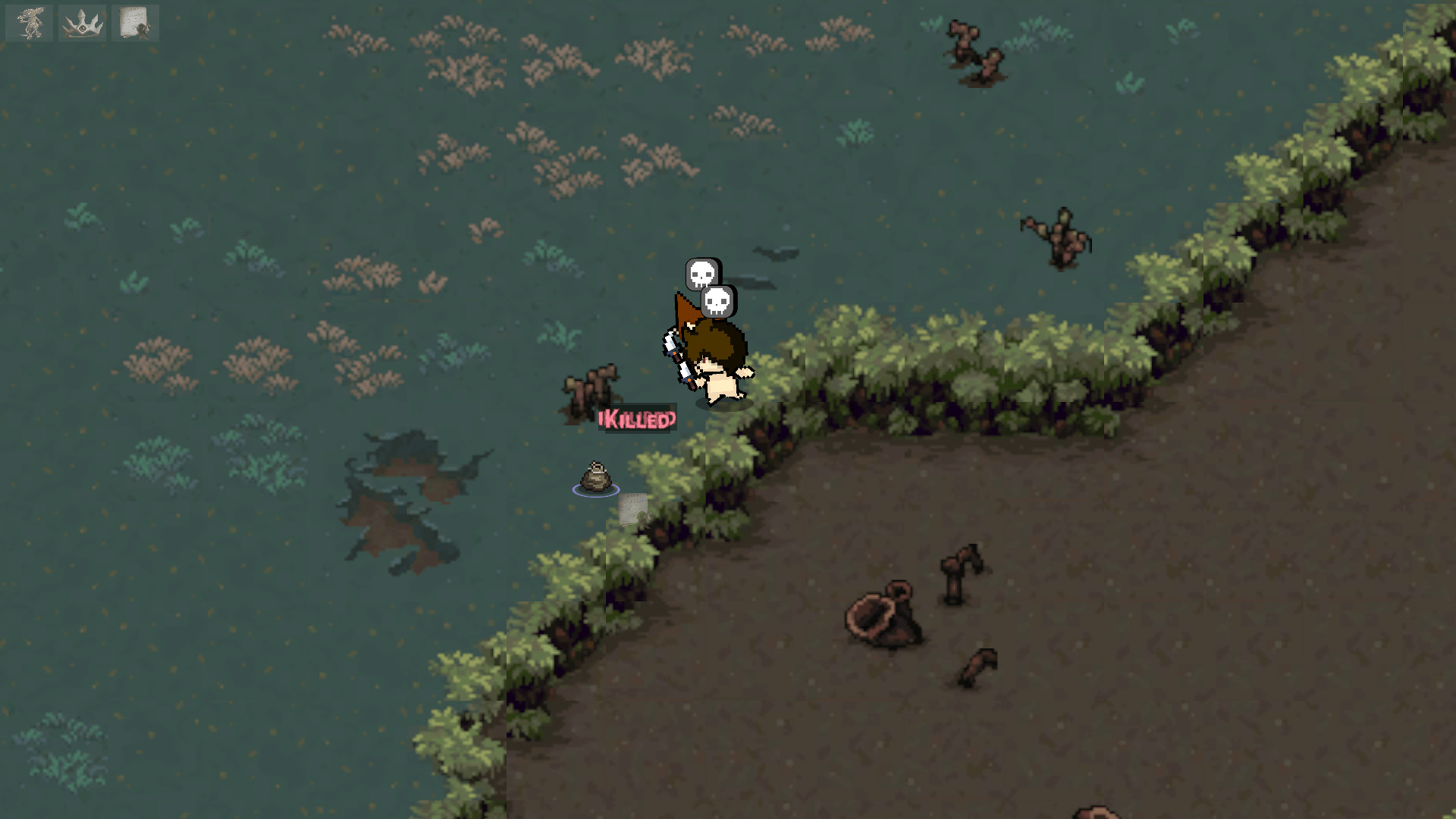The width and height of the screenshot is (1456, 819).
Task: Click the lower skull indicator near the character's head
Action: (x=717, y=303)
